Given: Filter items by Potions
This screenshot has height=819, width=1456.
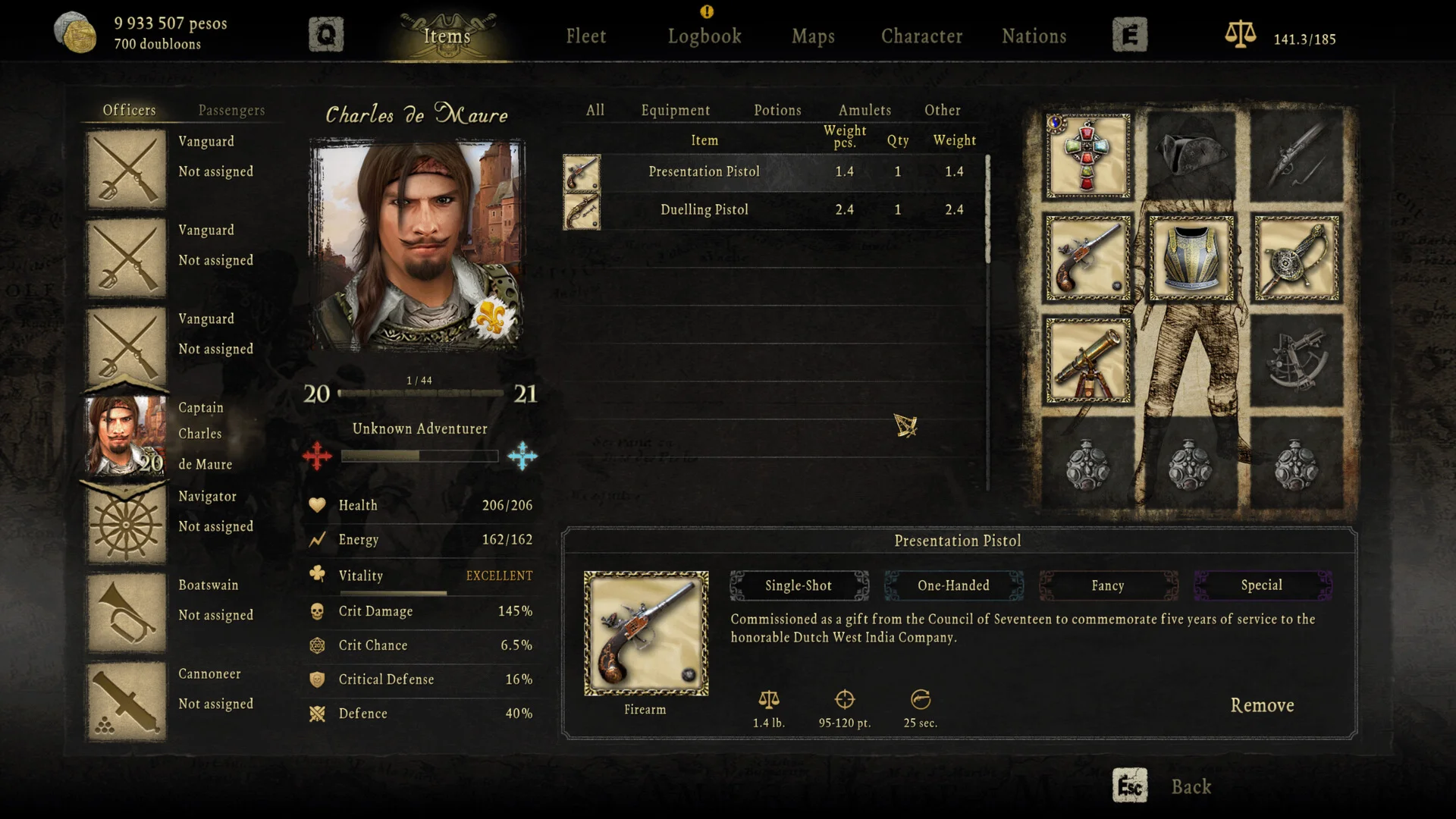Looking at the screenshot, I should point(777,110).
